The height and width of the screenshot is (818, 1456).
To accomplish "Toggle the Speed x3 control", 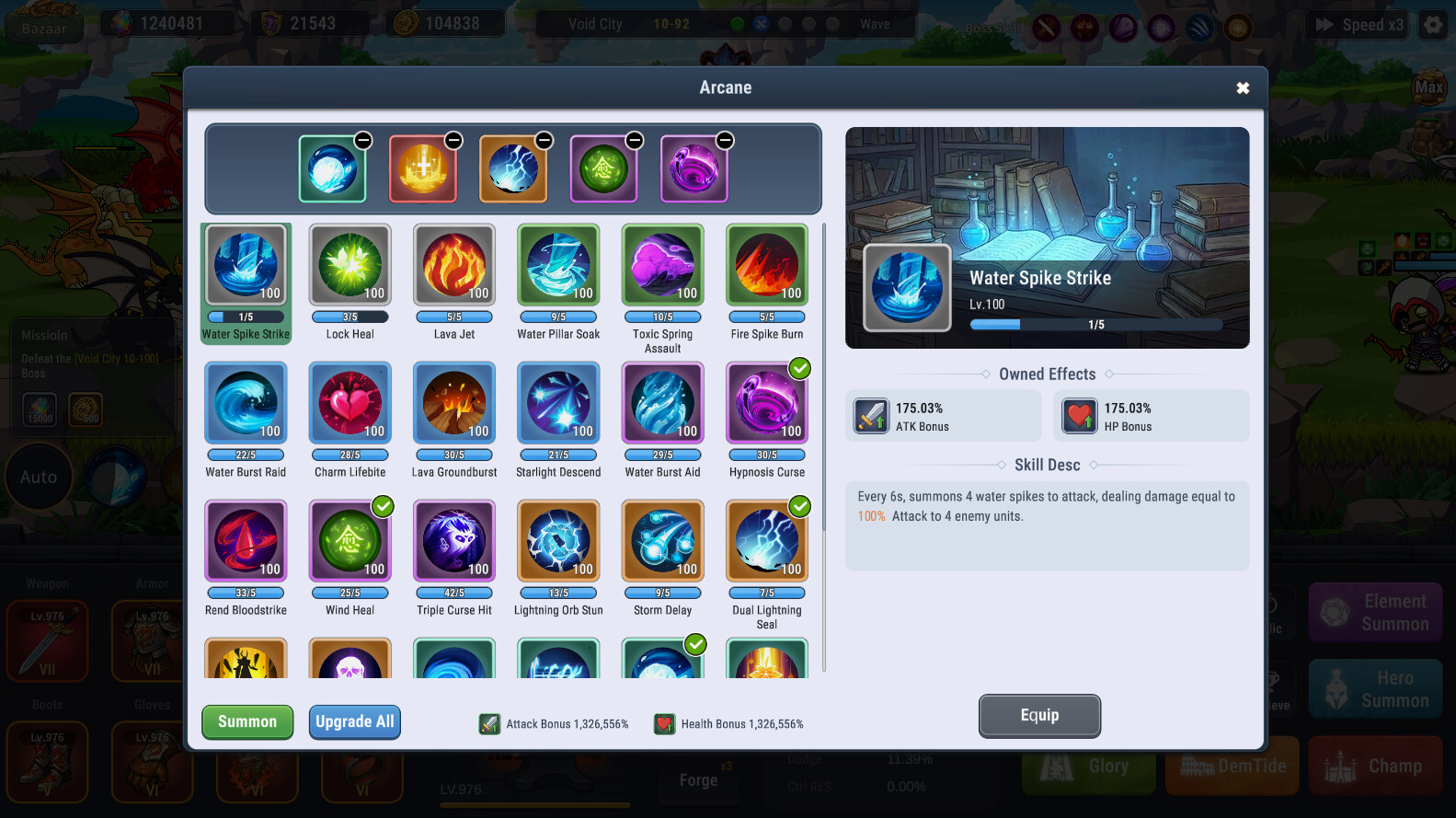I will (1357, 25).
